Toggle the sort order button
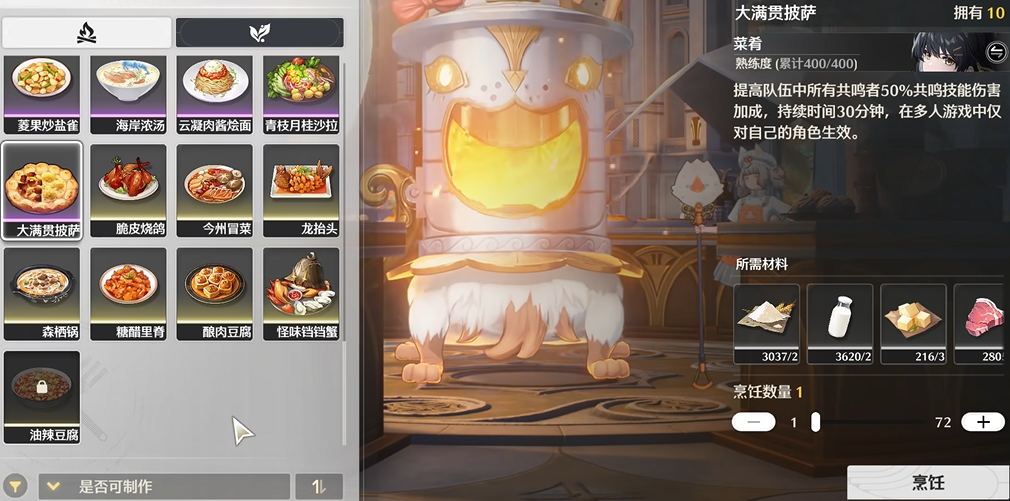Screen dimensions: 1010x501 coord(319,487)
